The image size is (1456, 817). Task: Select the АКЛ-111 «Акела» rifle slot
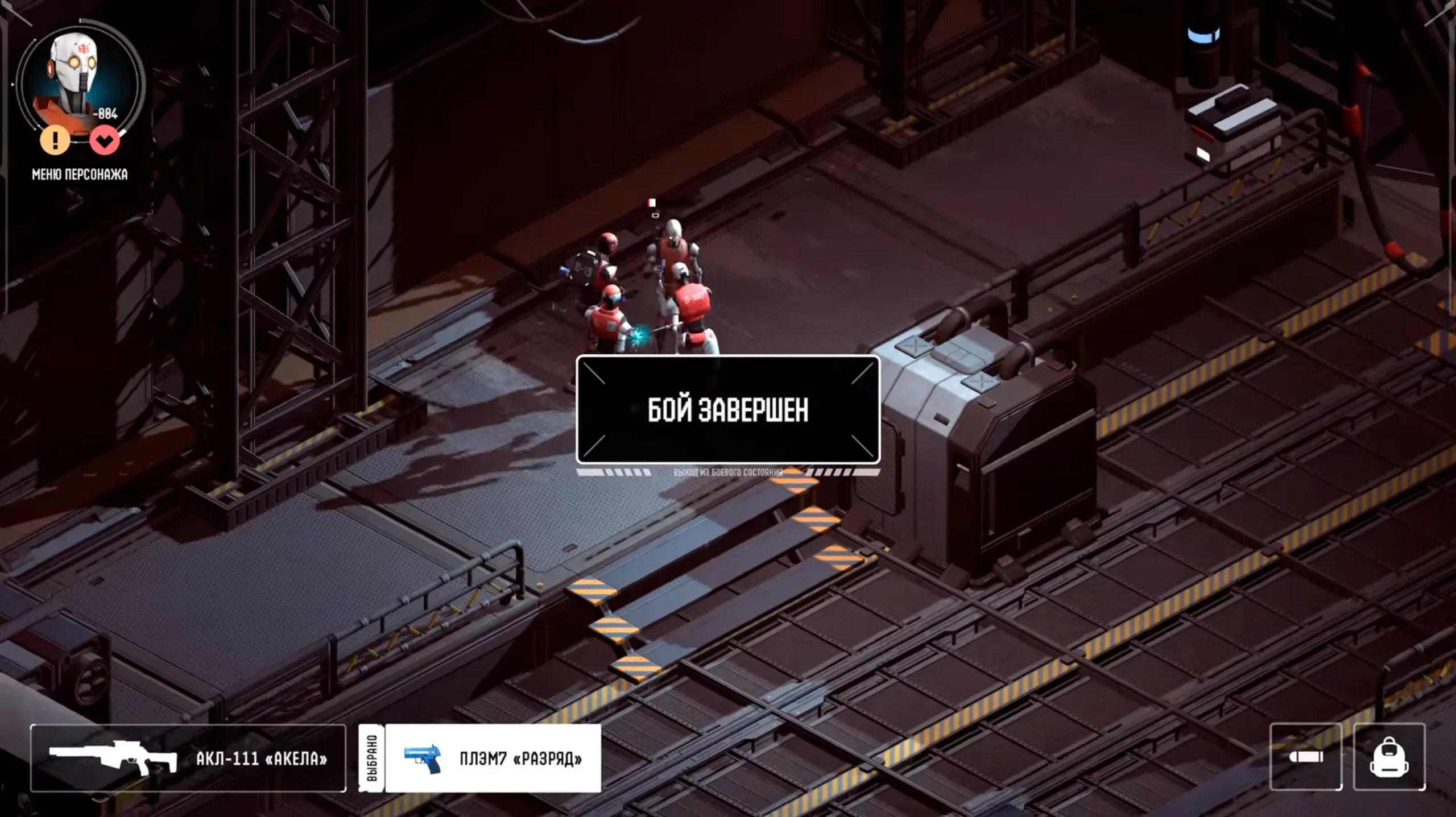point(188,758)
